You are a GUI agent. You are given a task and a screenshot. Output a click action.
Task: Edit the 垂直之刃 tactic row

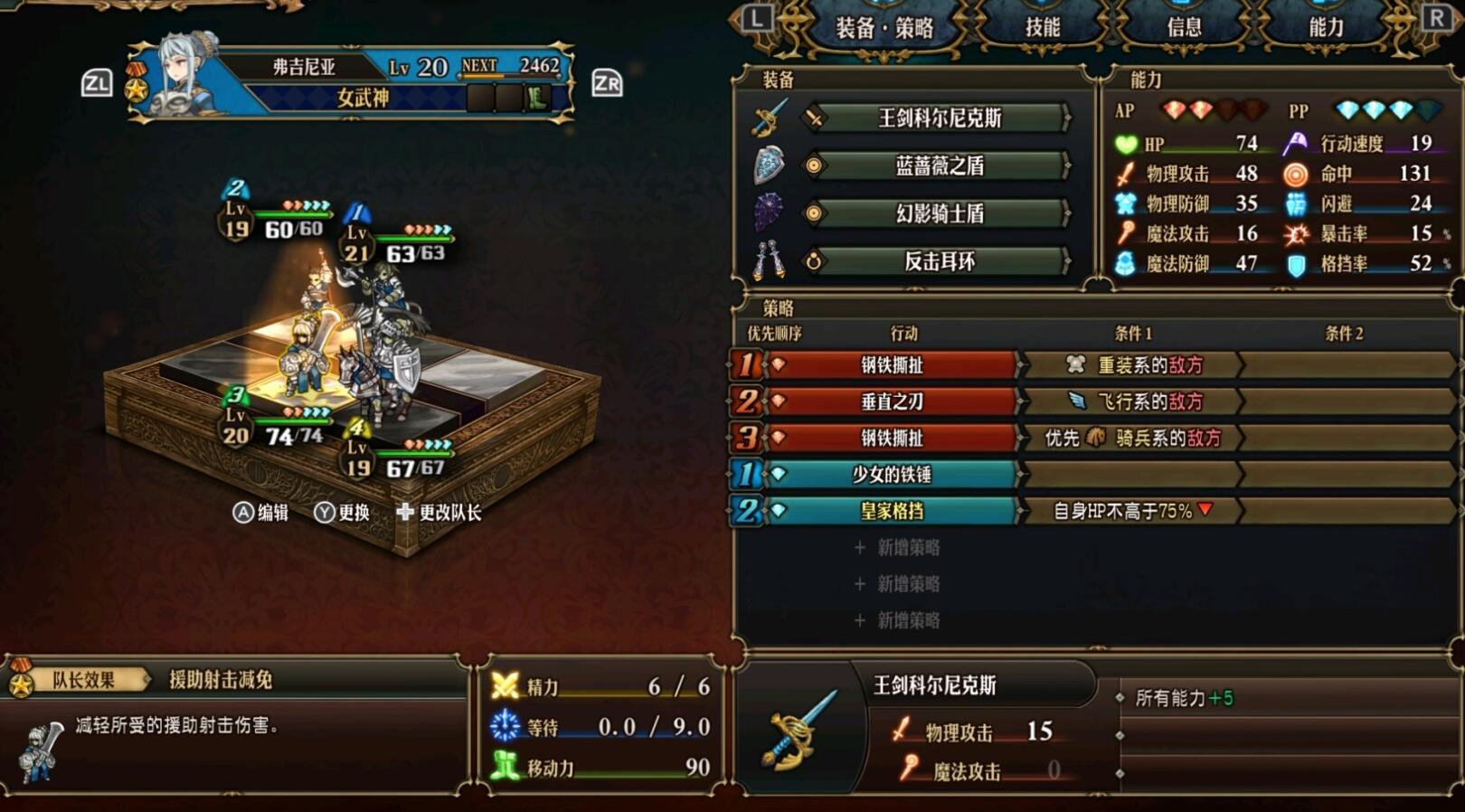click(891, 401)
